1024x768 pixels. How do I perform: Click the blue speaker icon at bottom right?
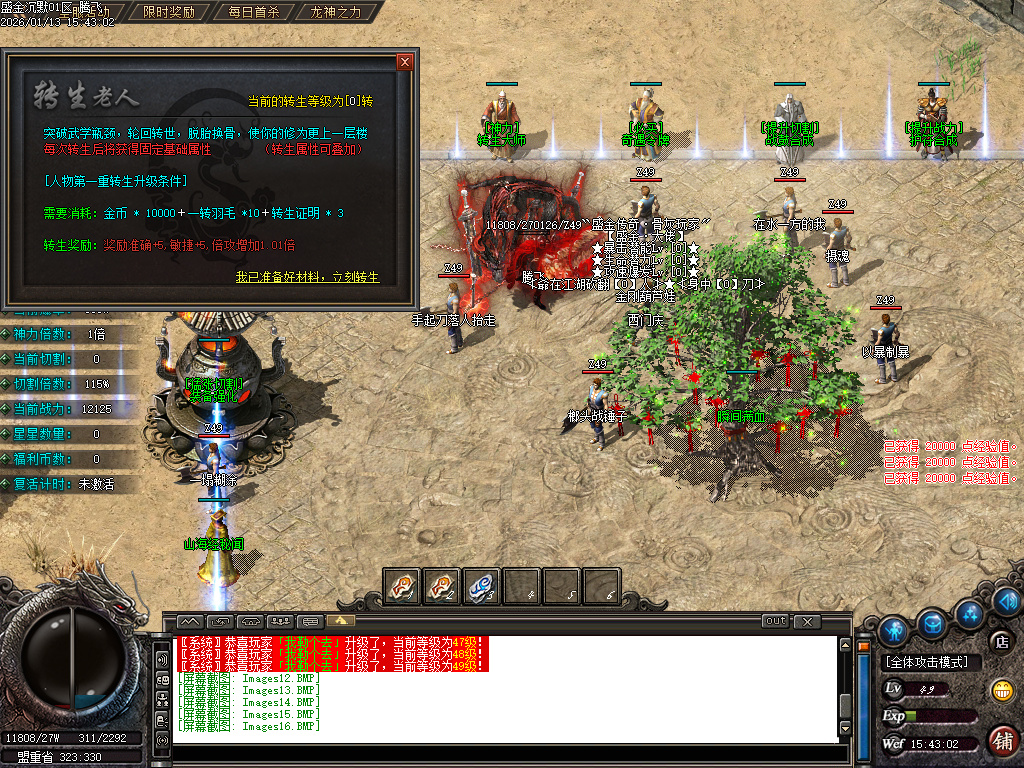(x=1007, y=600)
